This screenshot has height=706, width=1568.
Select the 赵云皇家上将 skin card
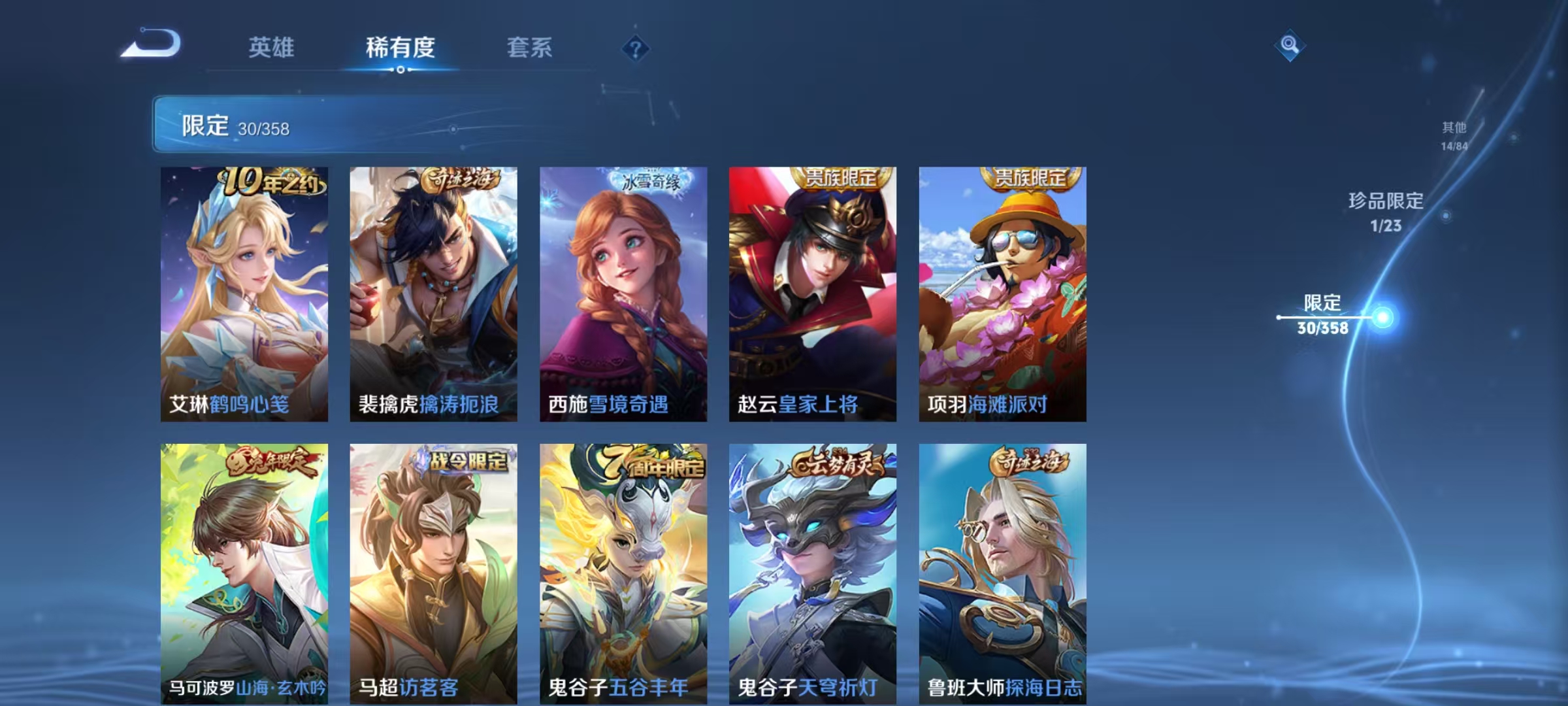811,288
